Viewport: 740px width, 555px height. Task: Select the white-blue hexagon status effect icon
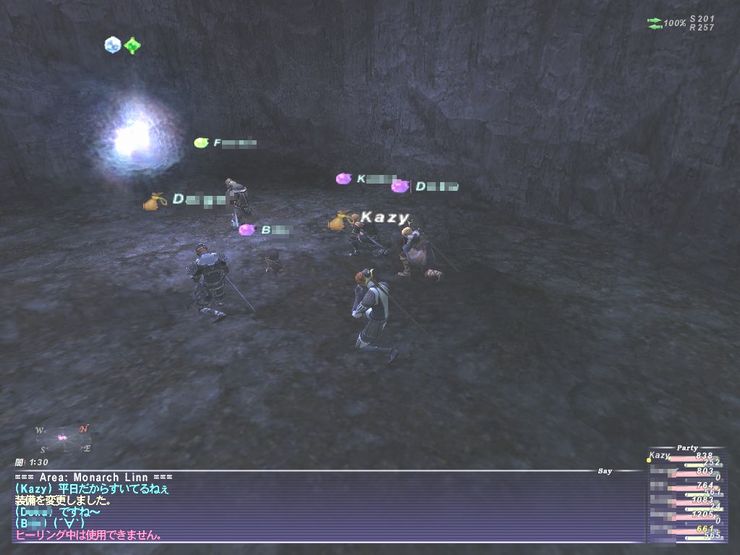(112, 44)
